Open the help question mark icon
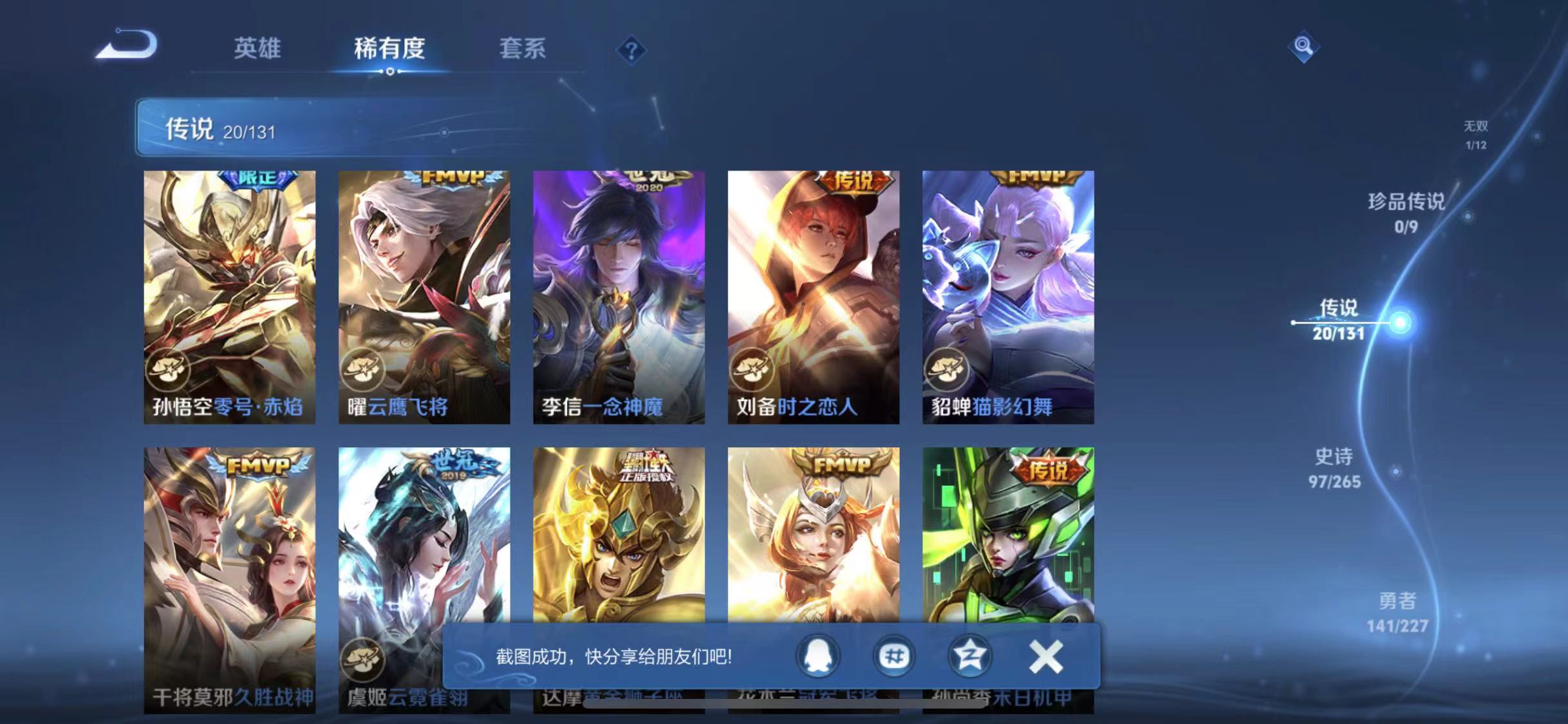The image size is (1568, 724). 633,50
